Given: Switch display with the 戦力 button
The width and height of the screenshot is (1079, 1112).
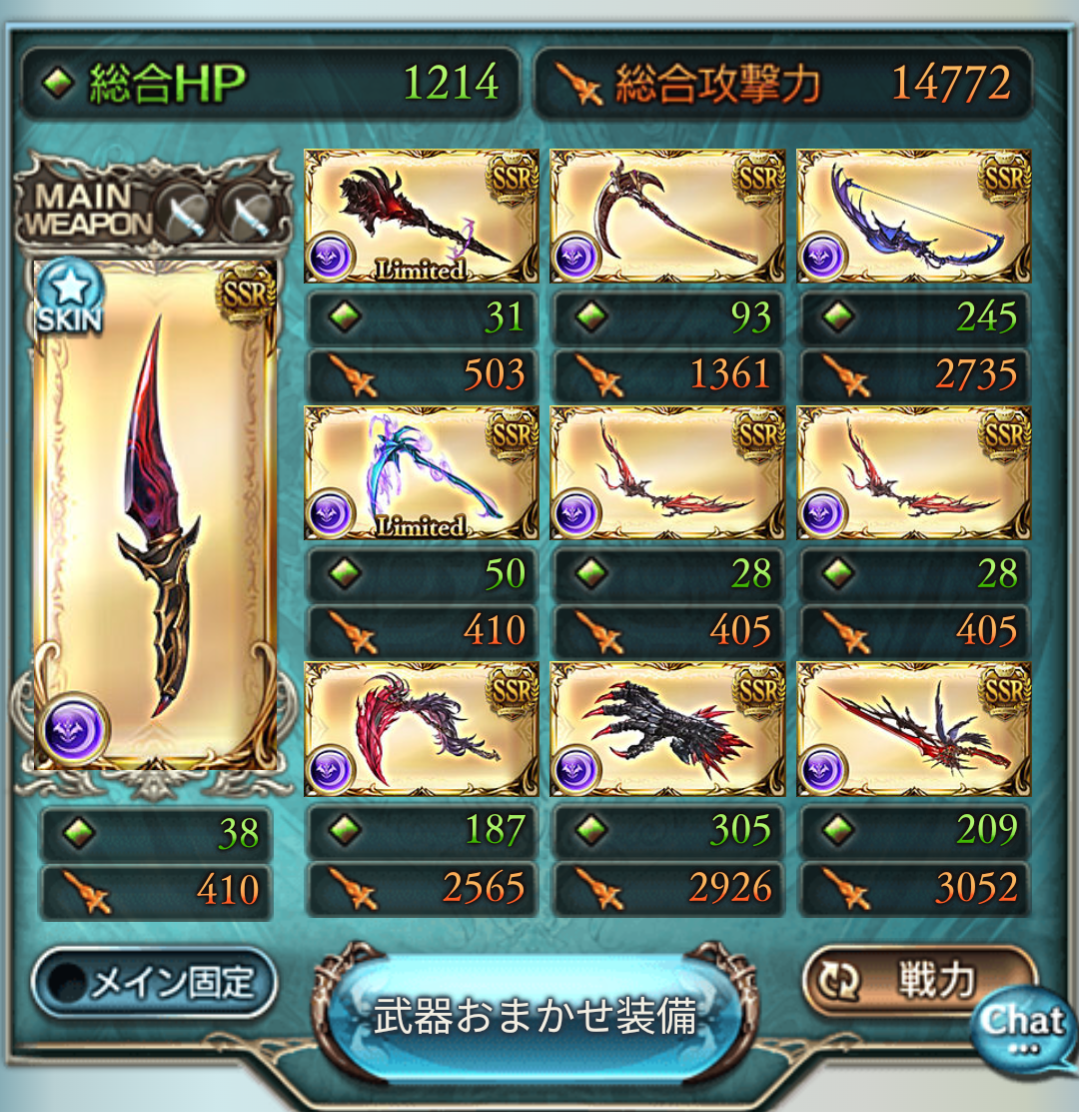Looking at the screenshot, I should click(x=918, y=982).
